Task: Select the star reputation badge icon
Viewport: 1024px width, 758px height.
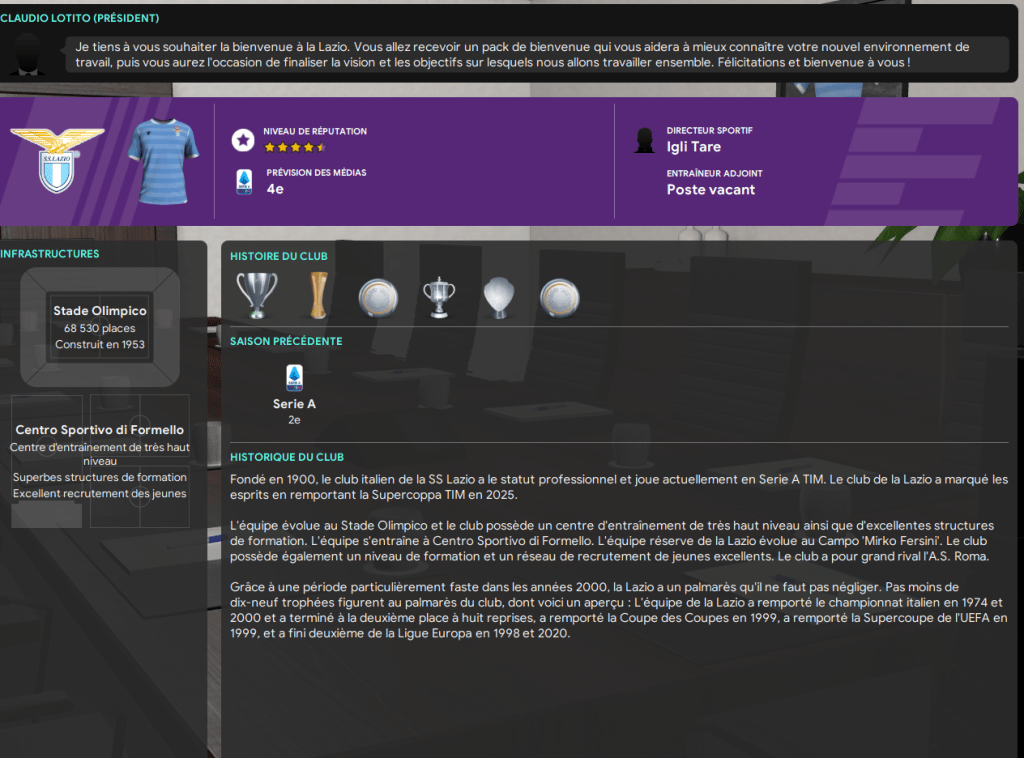Action: [242, 140]
